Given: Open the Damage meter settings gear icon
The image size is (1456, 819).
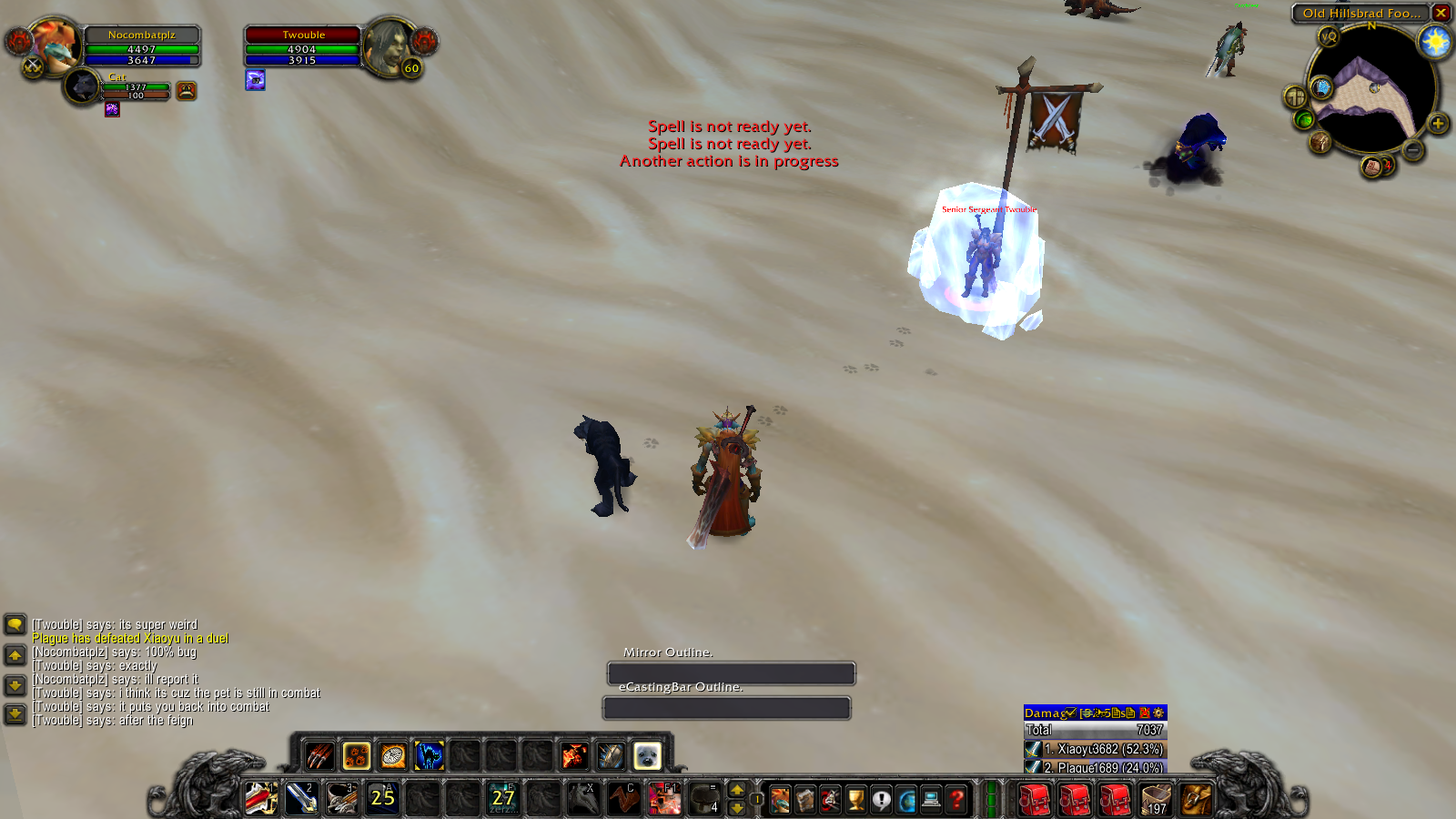Looking at the screenshot, I should click(x=1158, y=714).
